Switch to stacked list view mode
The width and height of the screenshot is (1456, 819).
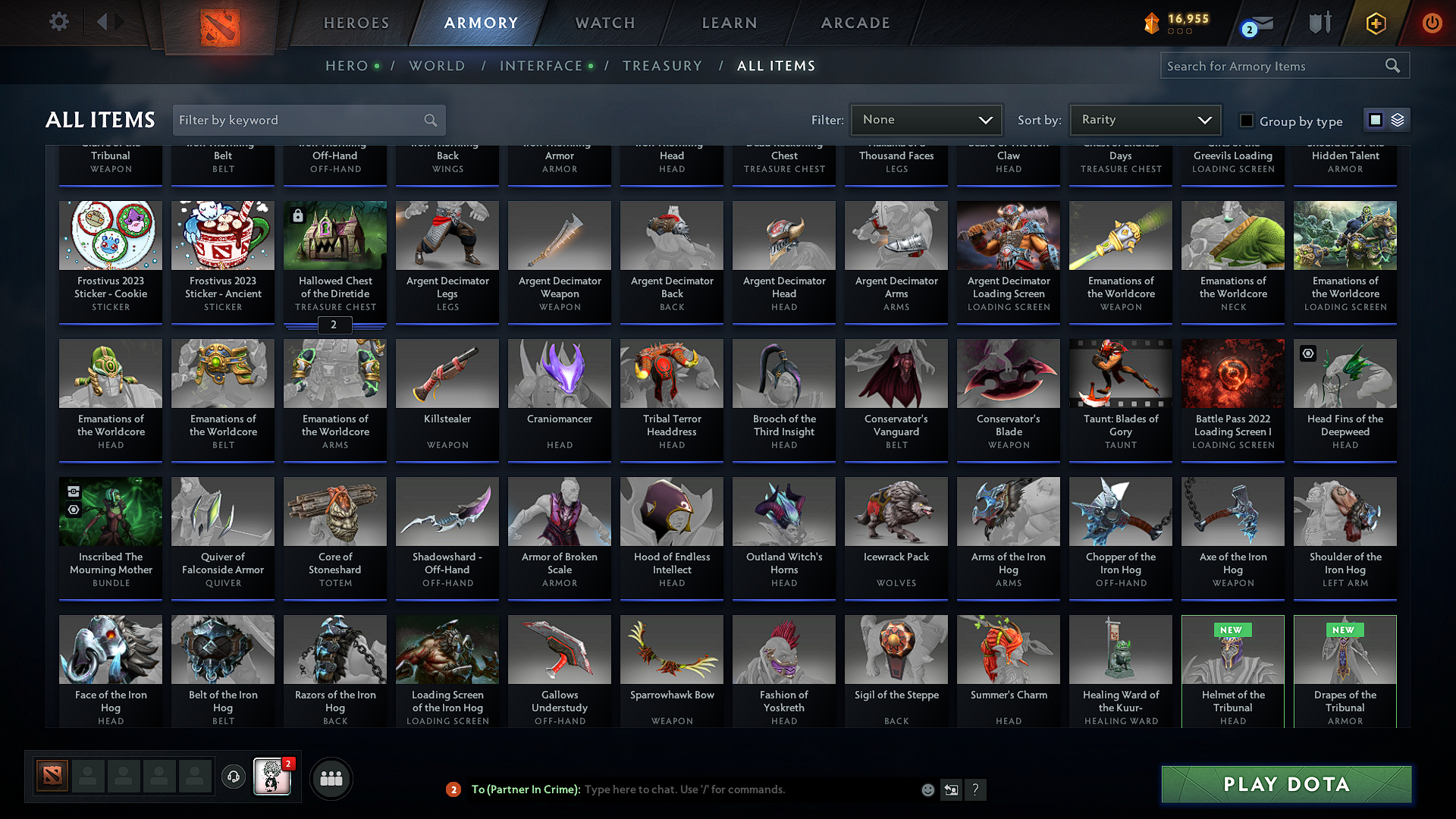[x=1398, y=120]
